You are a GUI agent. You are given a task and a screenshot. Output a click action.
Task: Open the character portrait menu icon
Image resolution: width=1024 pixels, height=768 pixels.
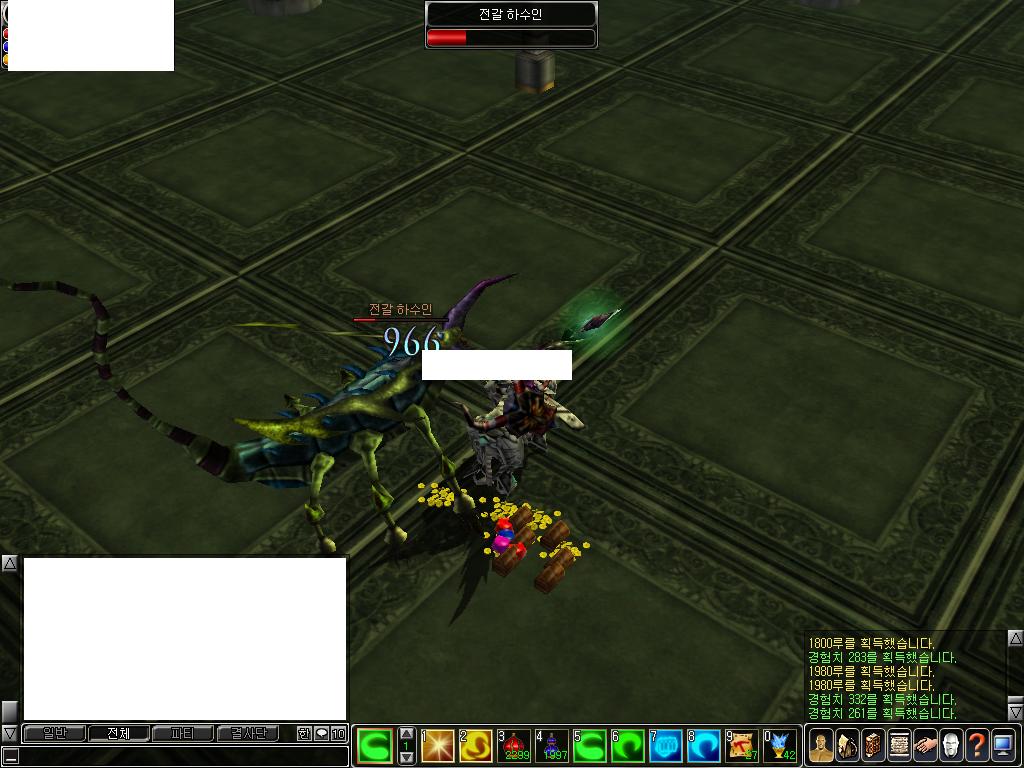click(x=821, y=745)
